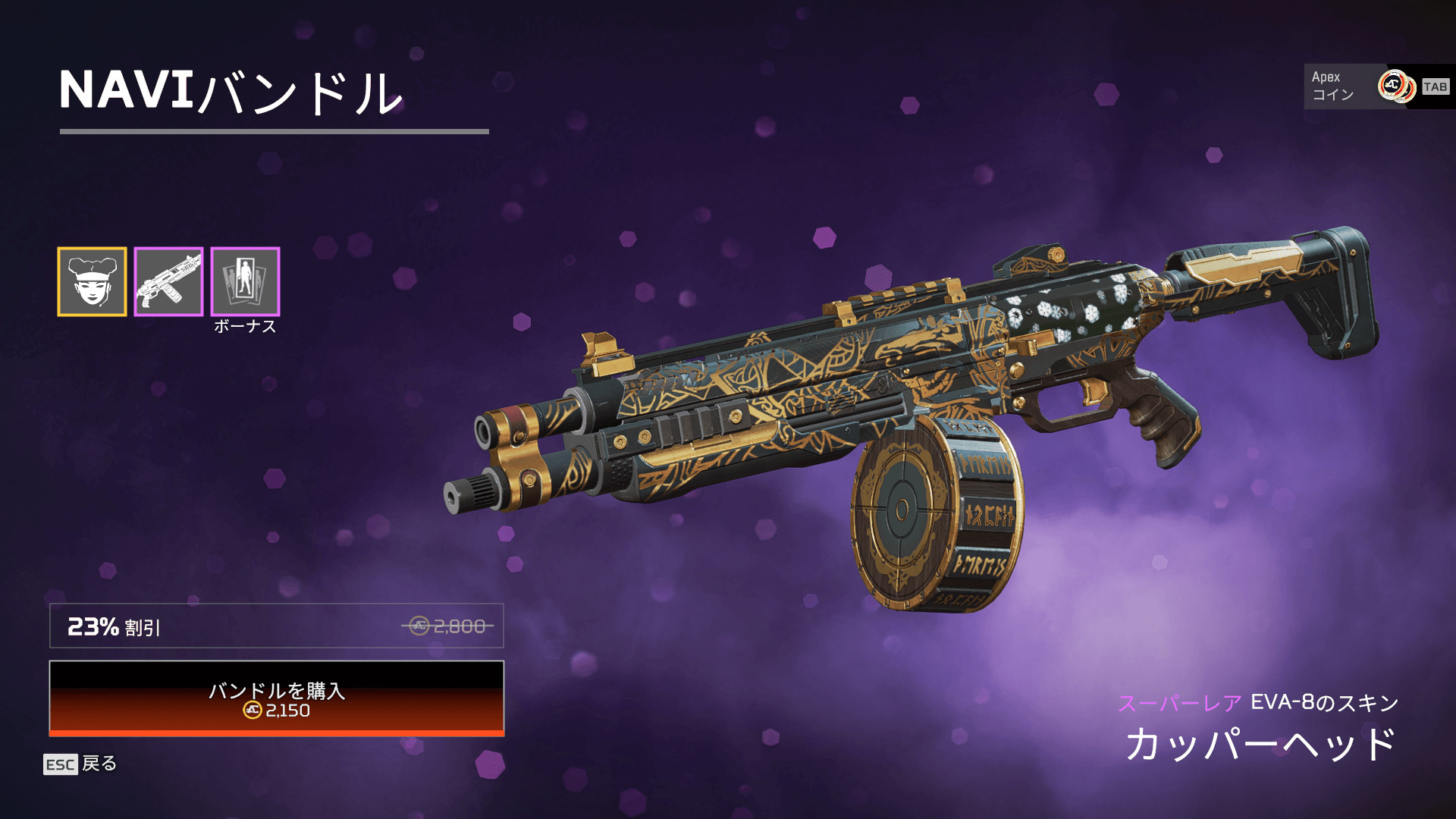The height and width of the screenshot is (819, 1456).
Task: Select the legend skin thumbnail with chef hat
Action: coord(92,281)
